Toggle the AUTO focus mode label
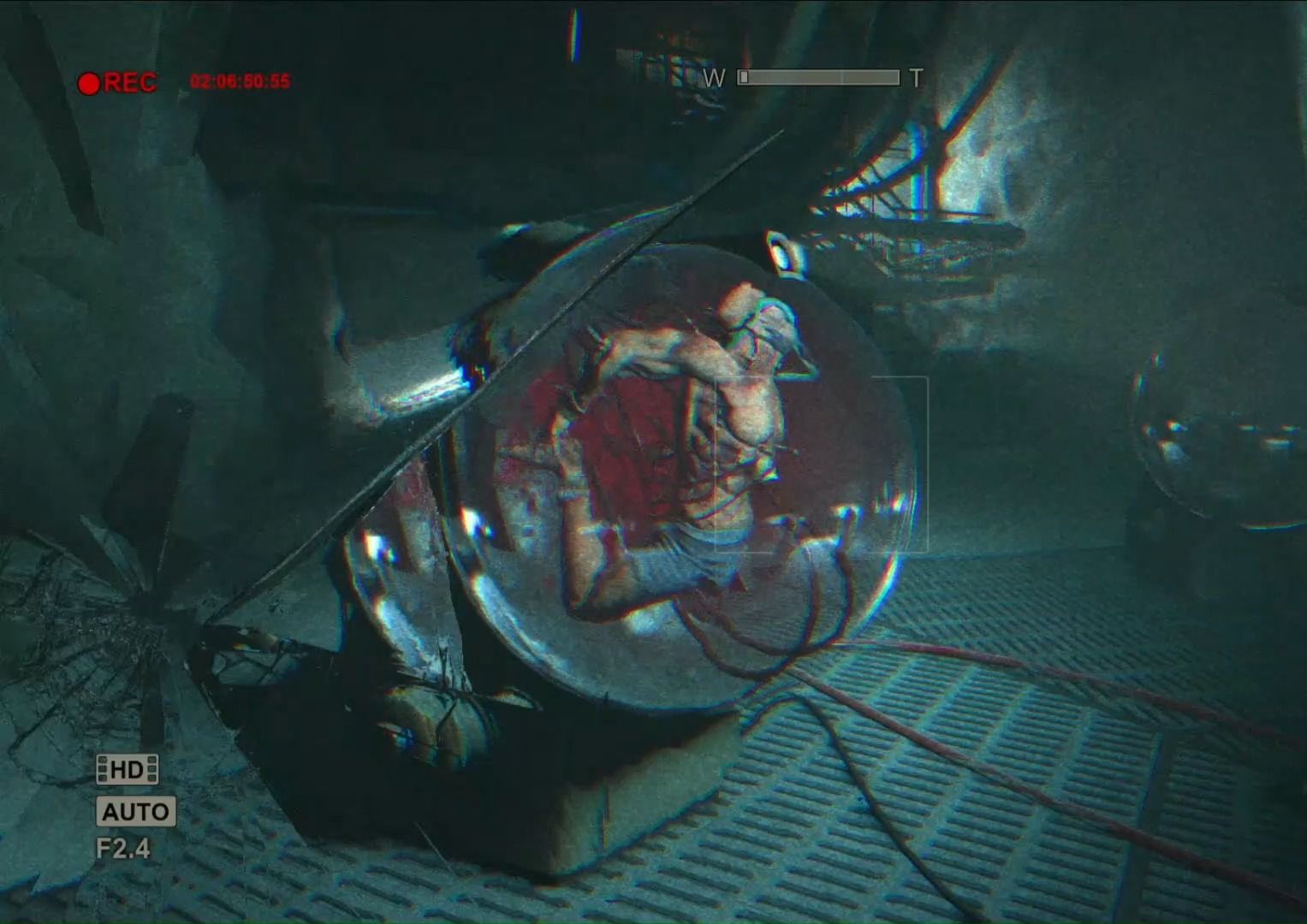 [x=135, y=811]
